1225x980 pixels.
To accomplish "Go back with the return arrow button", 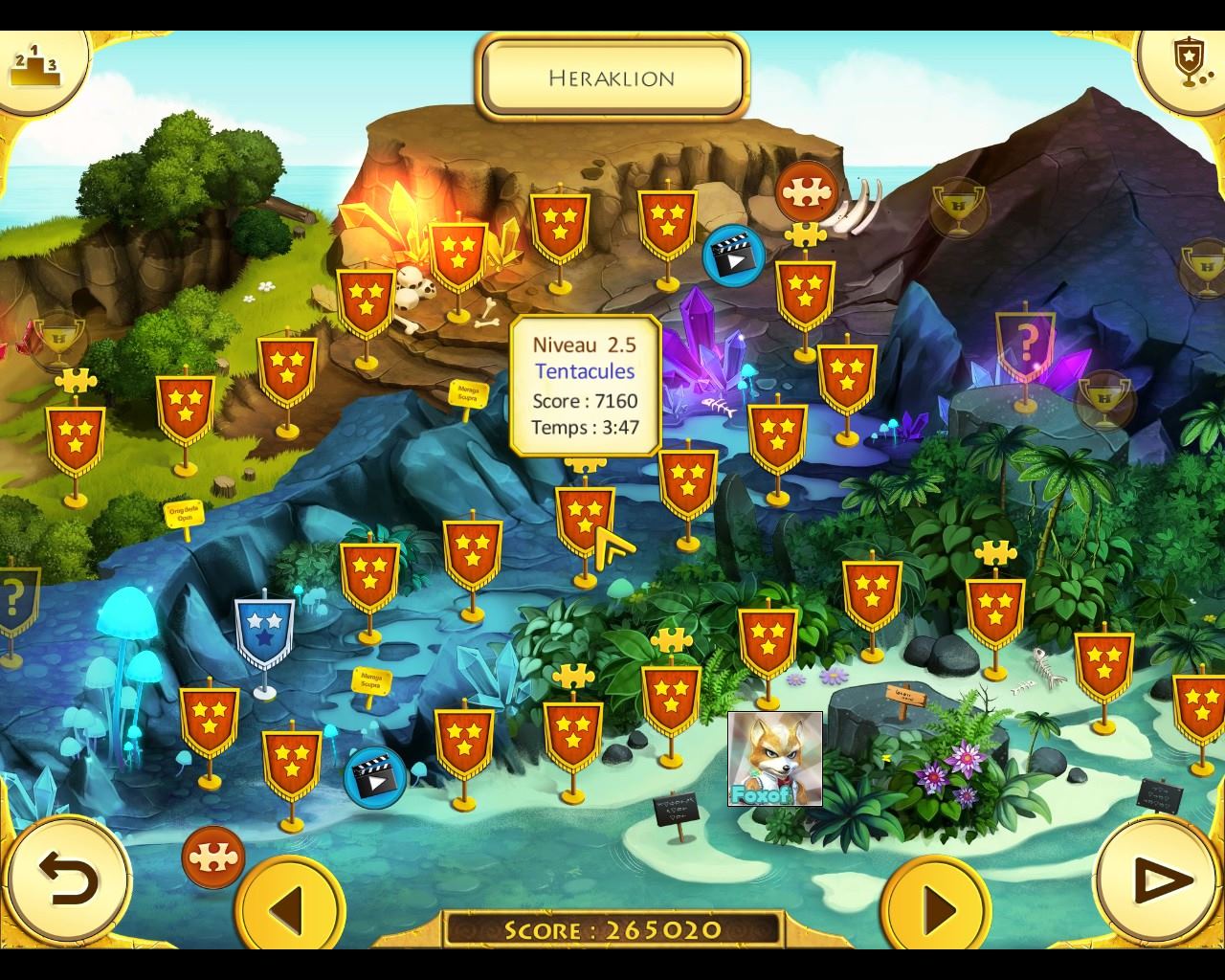I will [x=67, y=879].
